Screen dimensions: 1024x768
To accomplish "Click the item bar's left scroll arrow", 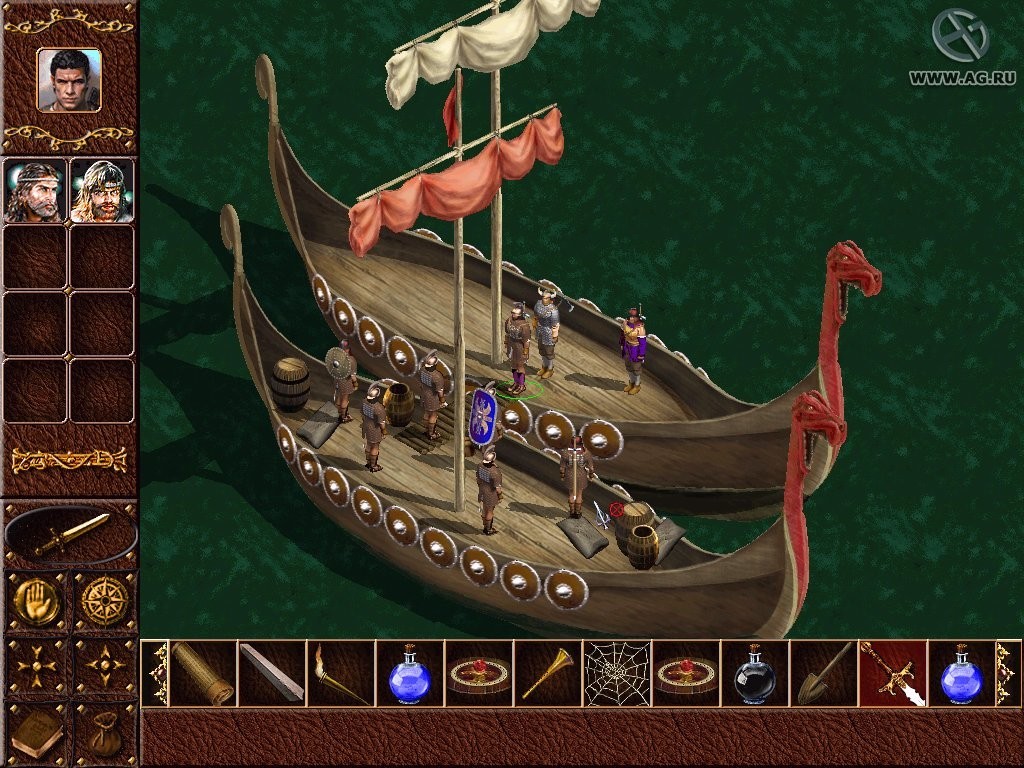I will click(156, 673).
